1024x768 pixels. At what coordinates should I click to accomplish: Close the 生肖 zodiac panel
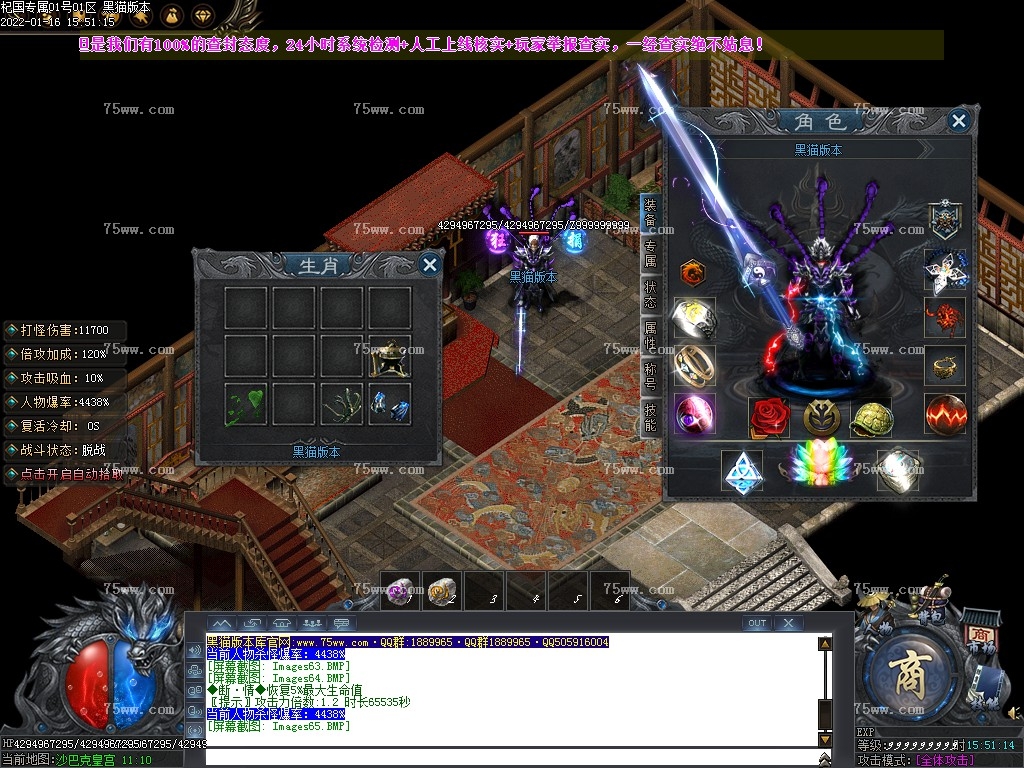[x=429, y=265]
